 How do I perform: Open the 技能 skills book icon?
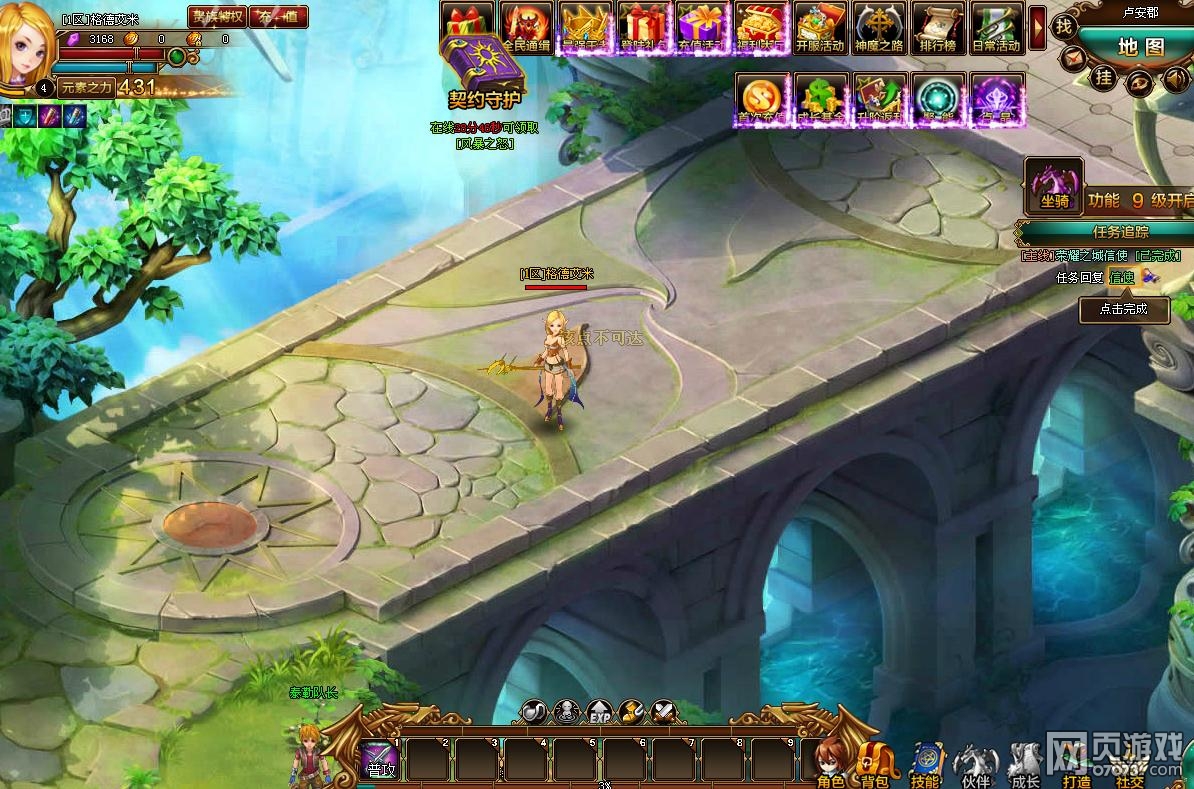tap(925, 765)
